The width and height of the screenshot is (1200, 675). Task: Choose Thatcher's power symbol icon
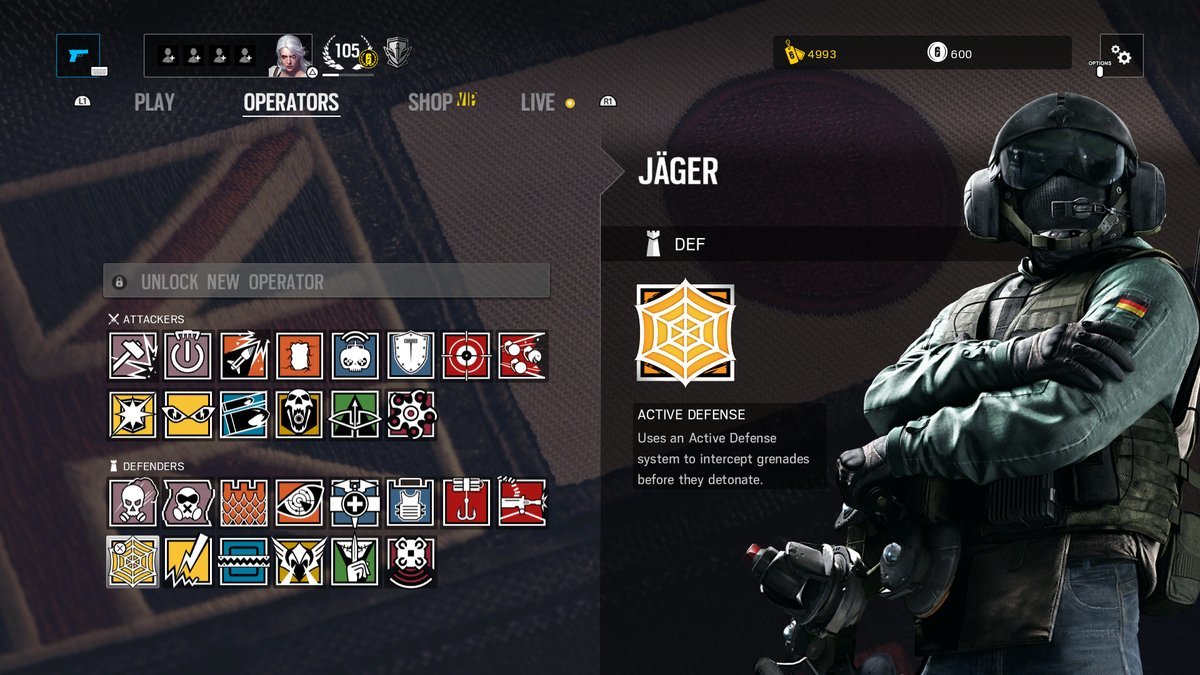click(x=188, y=356)
